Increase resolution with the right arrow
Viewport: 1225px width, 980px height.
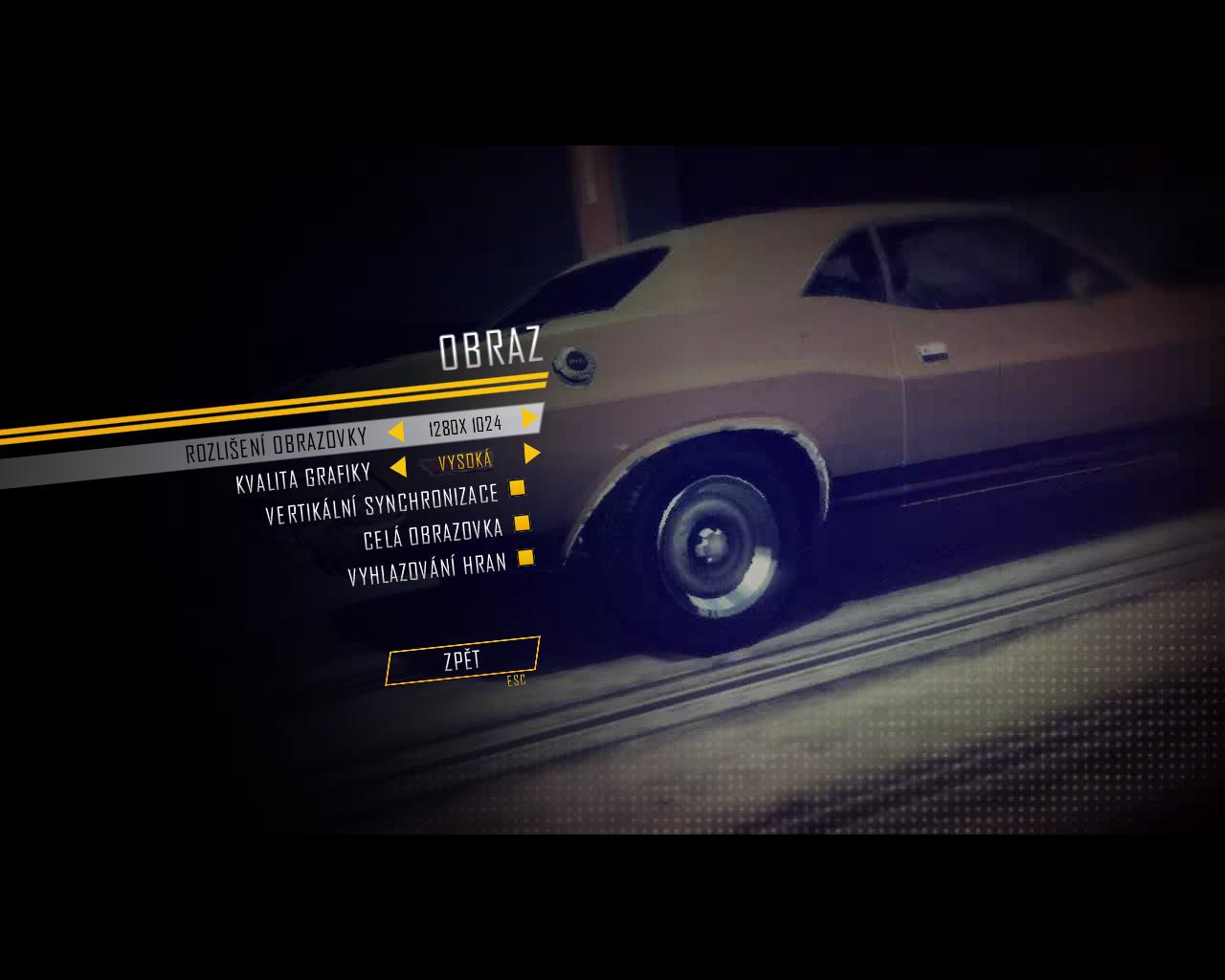(x=529, y=418)
